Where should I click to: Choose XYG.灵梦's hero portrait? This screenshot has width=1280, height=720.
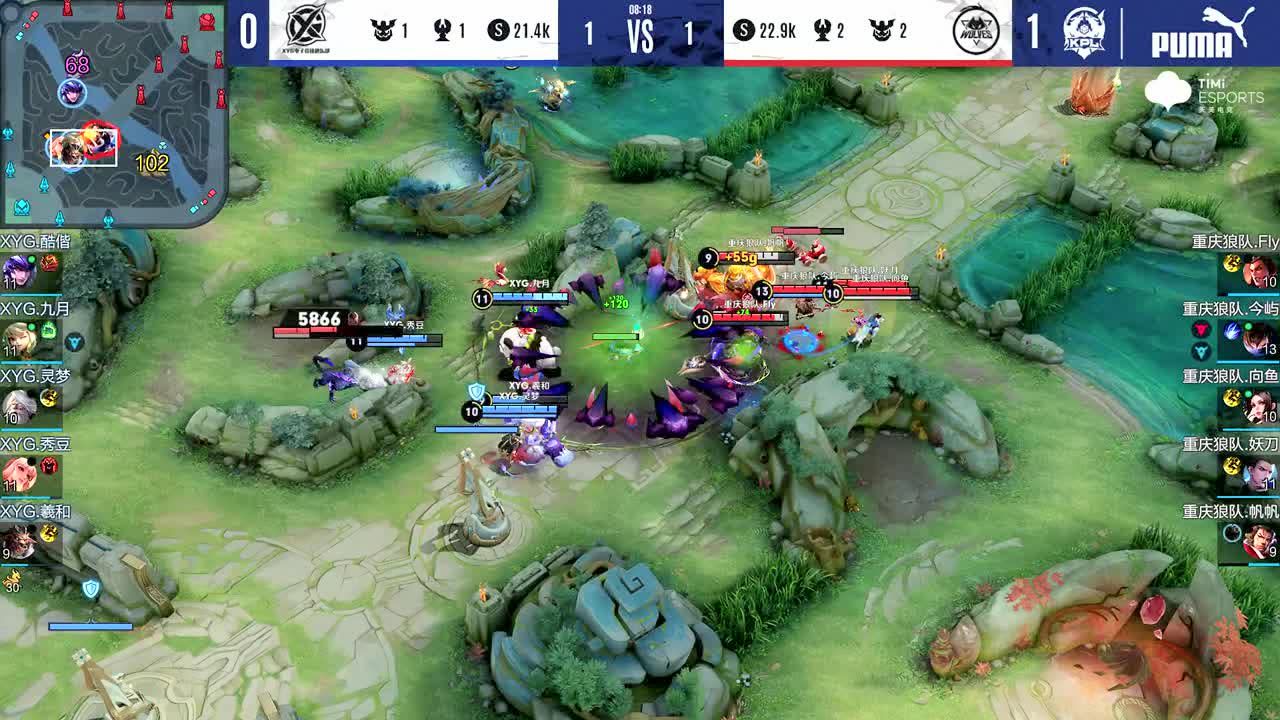pyautogui.click(x=17, y=405)
